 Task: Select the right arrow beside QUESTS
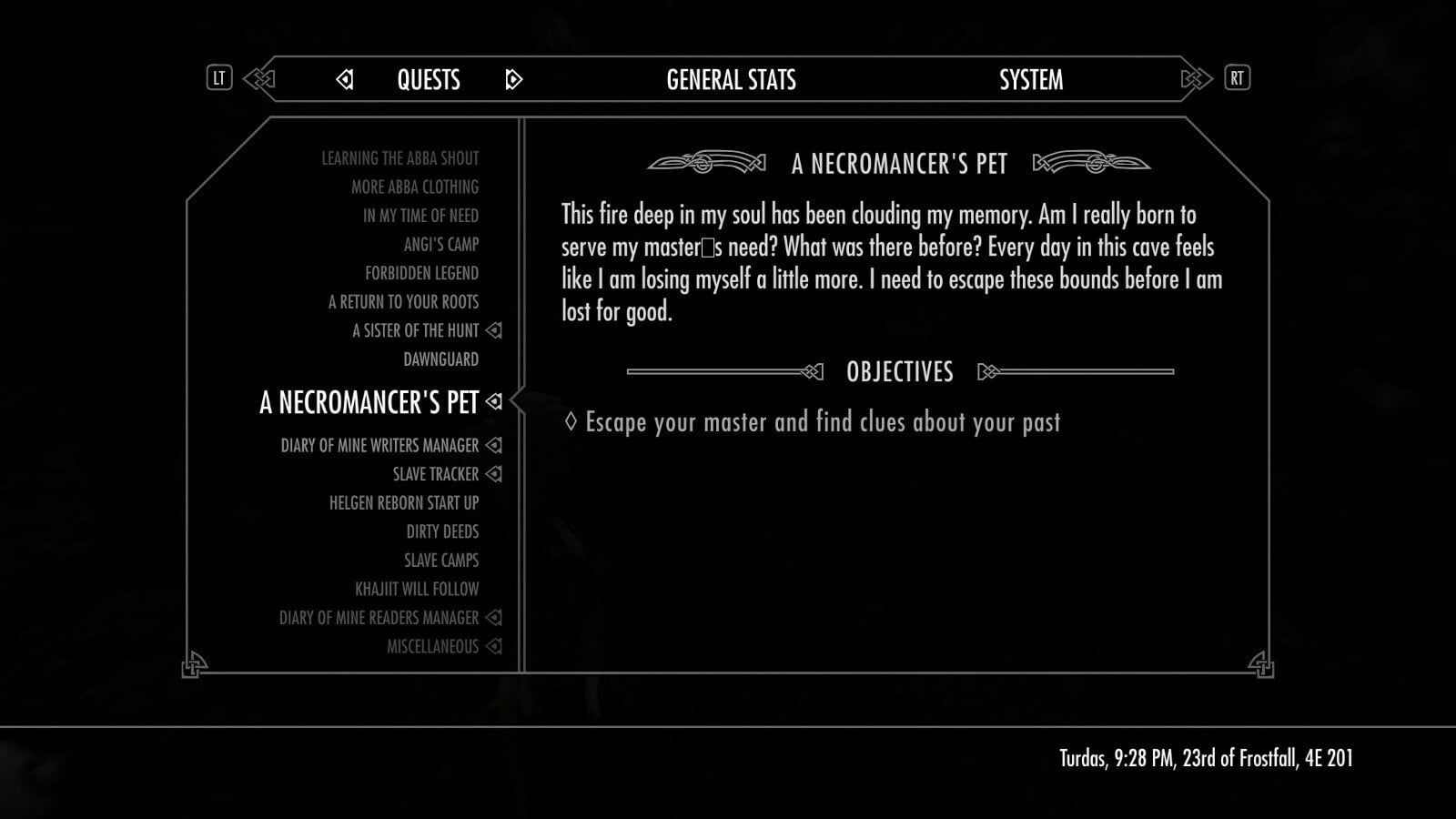514,81
